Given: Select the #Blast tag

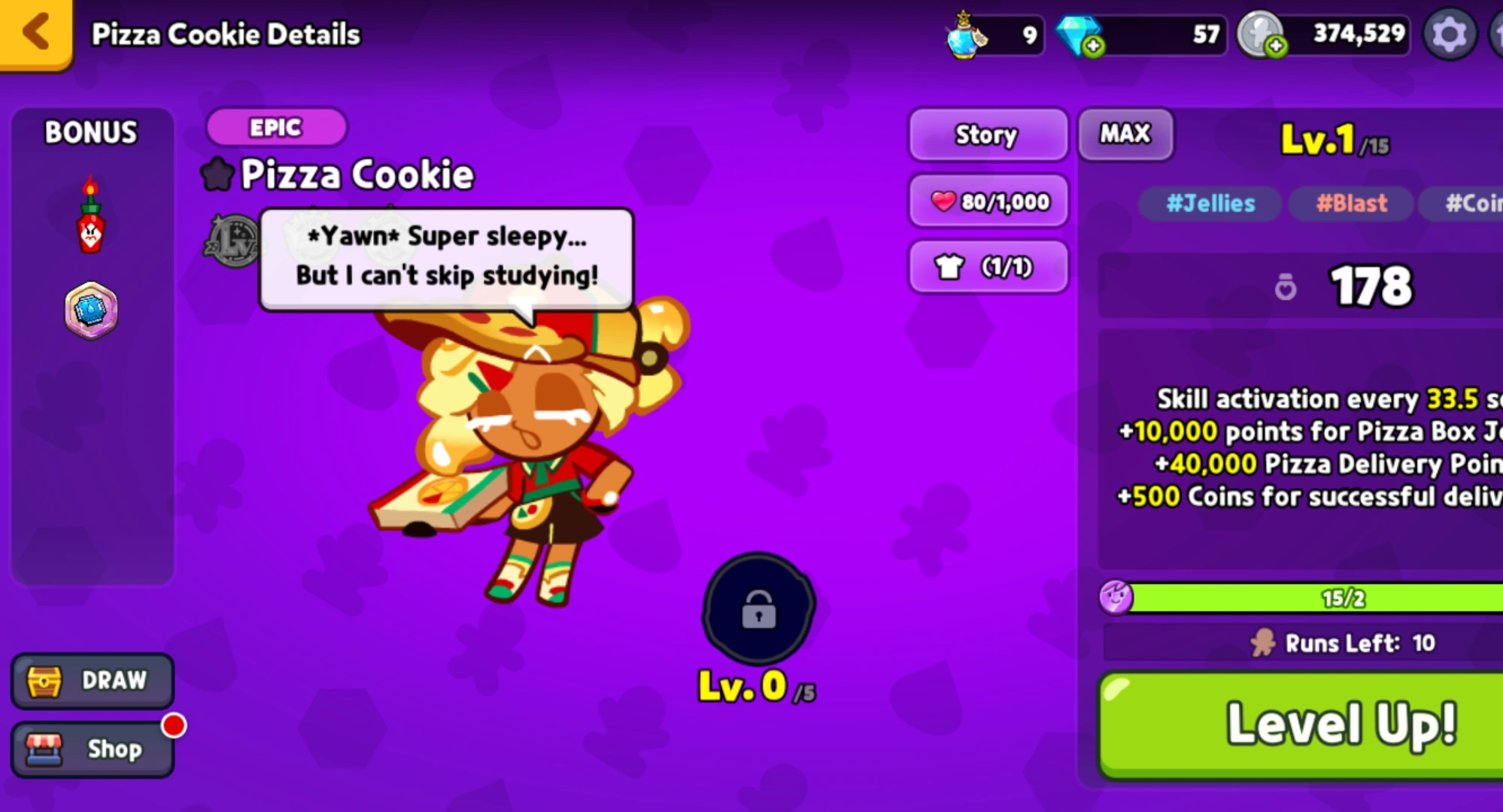Looking at the screenshot, I should click(1350, 204).
